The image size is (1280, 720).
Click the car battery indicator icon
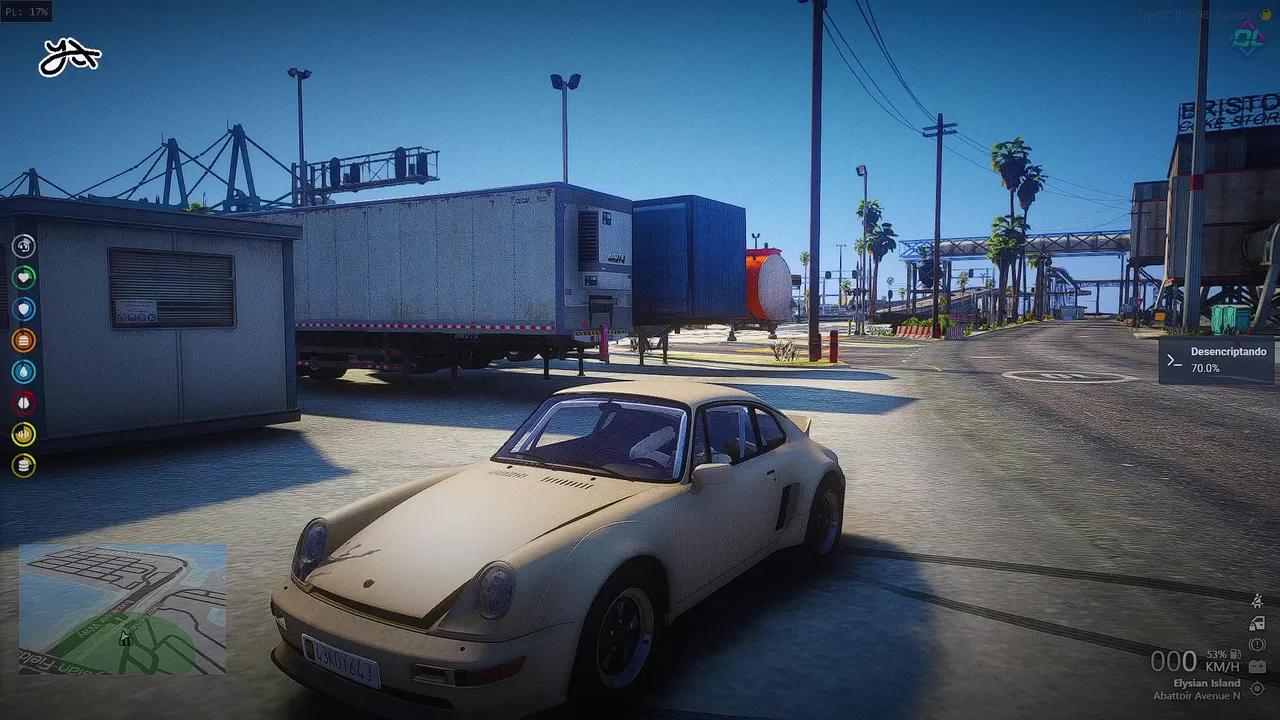tap(1257, 667)
